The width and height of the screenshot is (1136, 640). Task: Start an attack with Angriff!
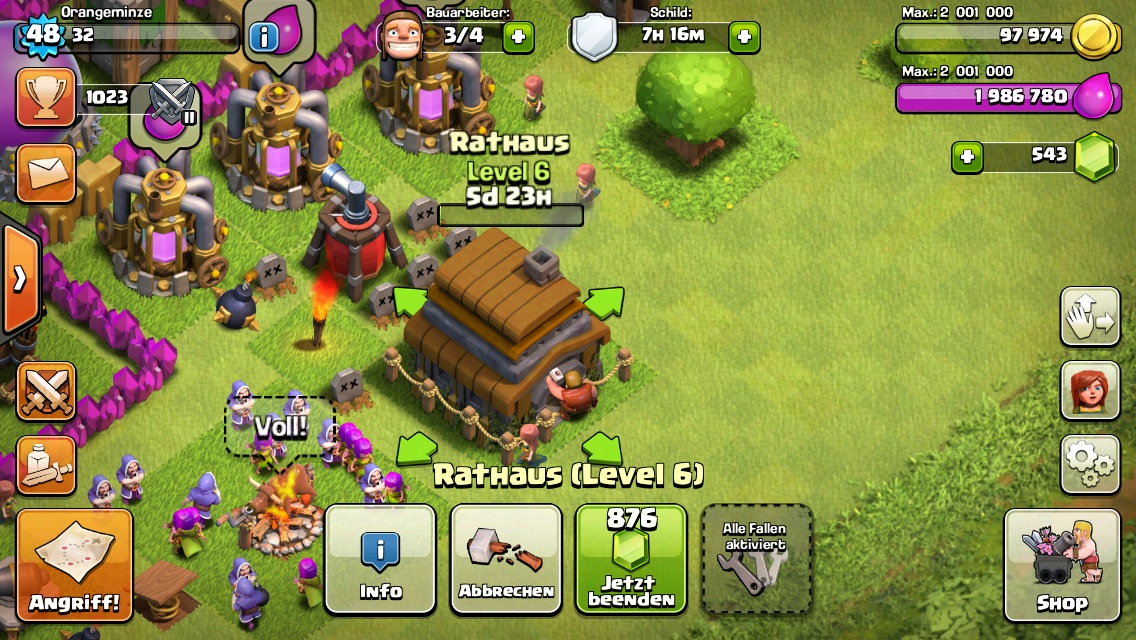coord(74,565)
